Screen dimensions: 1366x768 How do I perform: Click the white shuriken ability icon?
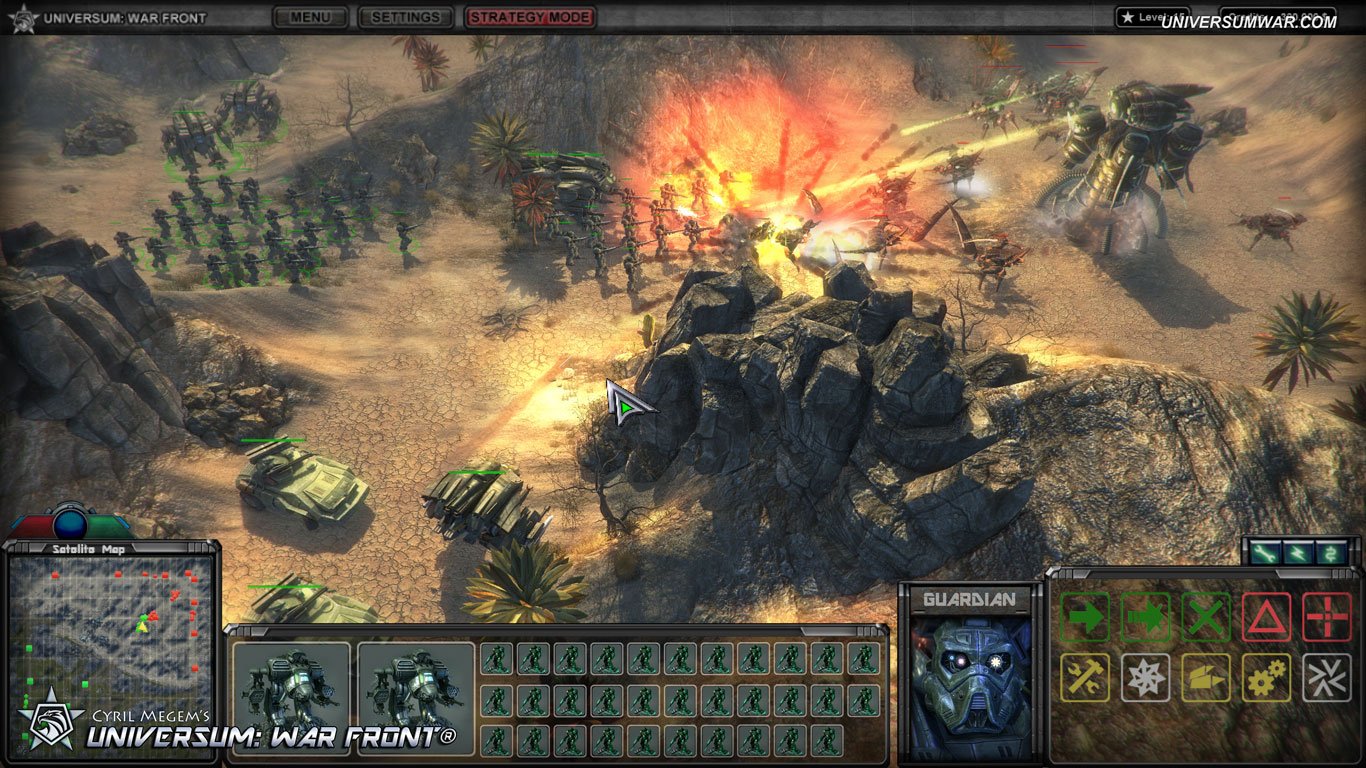pyautogui.click(x=1145, y=677)
